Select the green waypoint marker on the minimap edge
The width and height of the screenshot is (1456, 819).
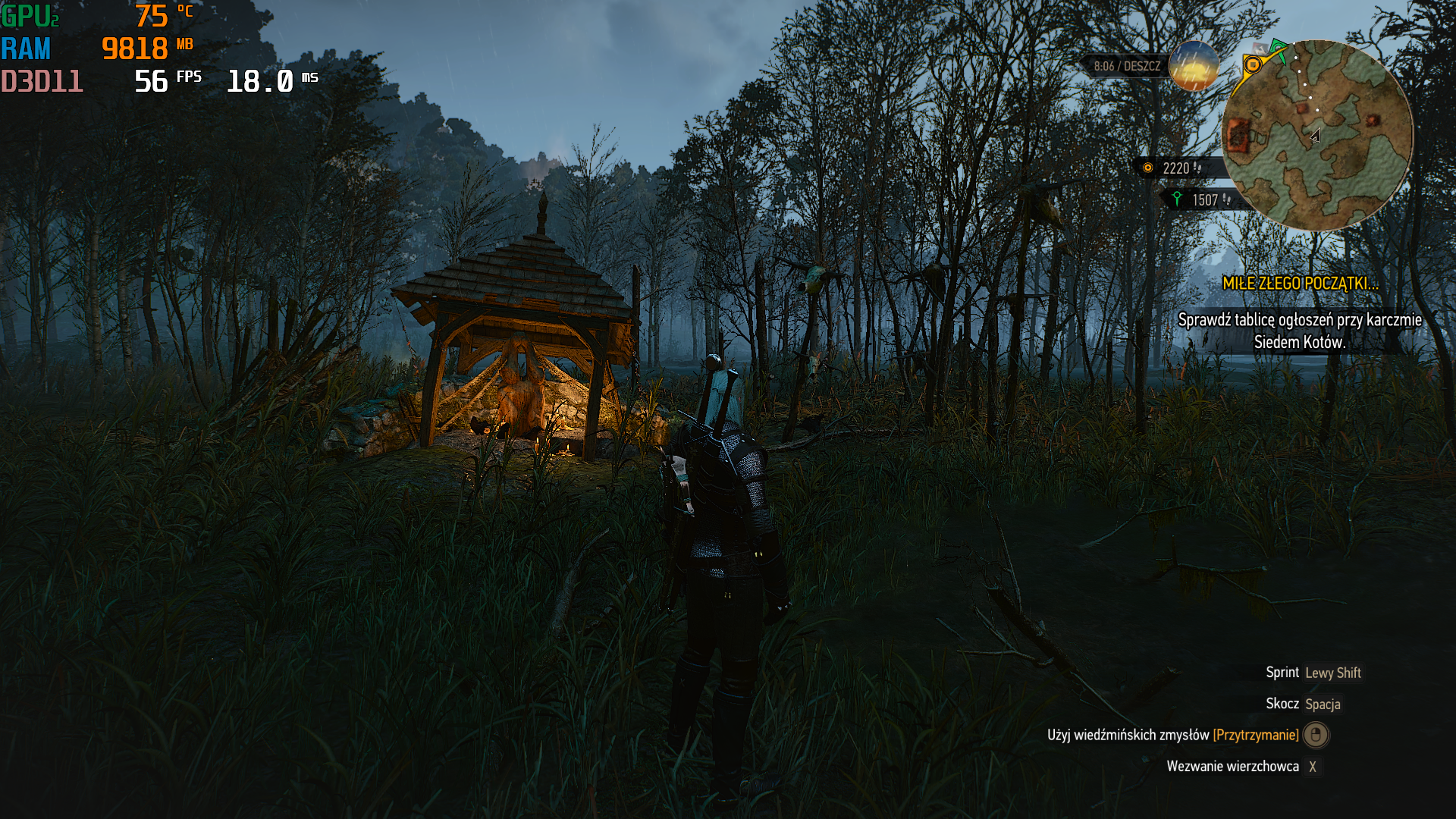(1279, 49)
